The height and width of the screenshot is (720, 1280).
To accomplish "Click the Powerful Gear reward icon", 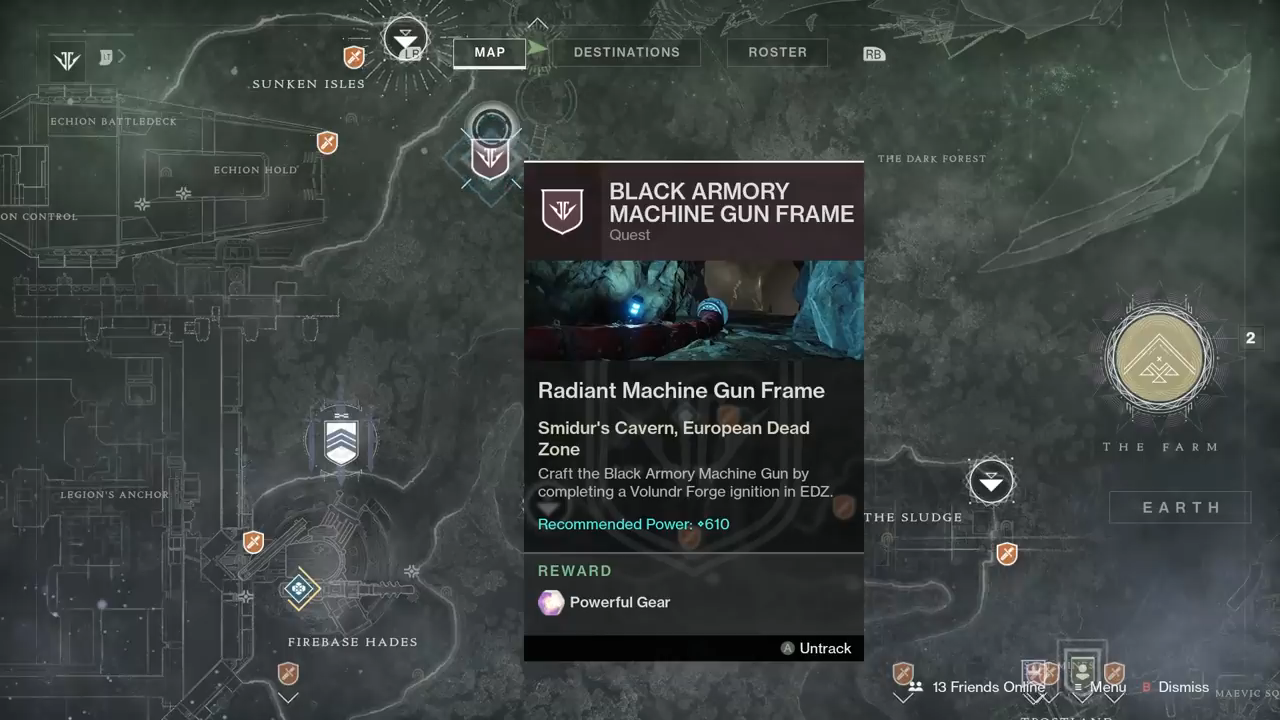I will 551,602.
